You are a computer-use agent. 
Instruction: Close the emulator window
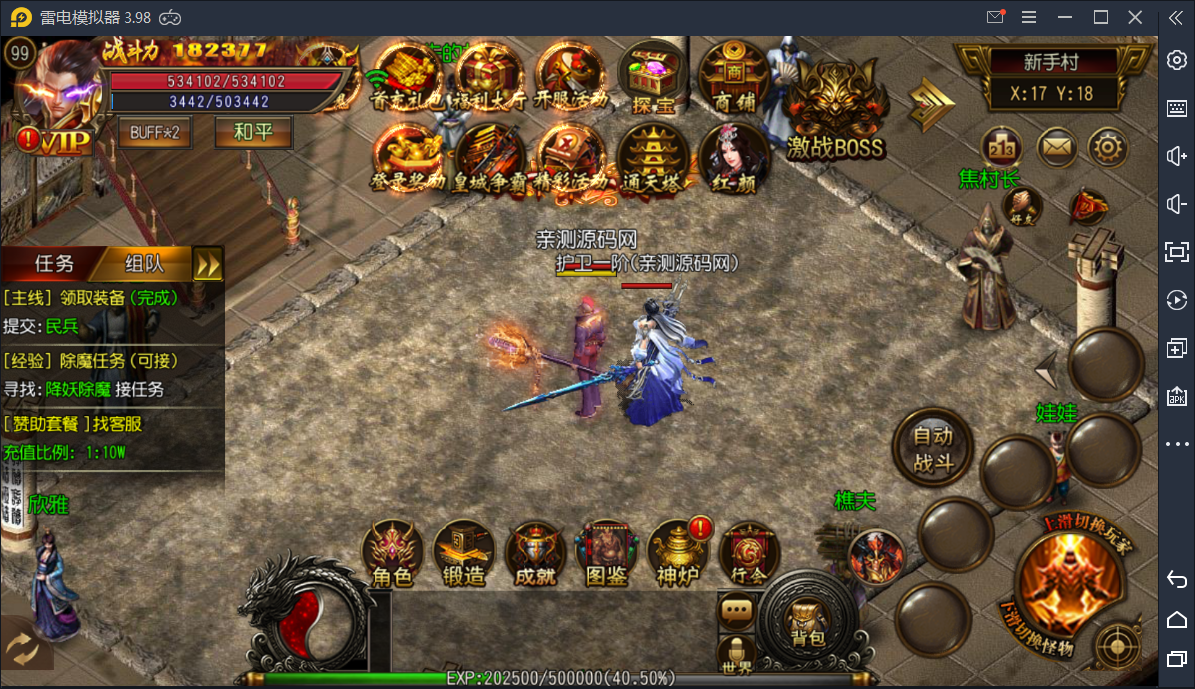pos(1135,17)
